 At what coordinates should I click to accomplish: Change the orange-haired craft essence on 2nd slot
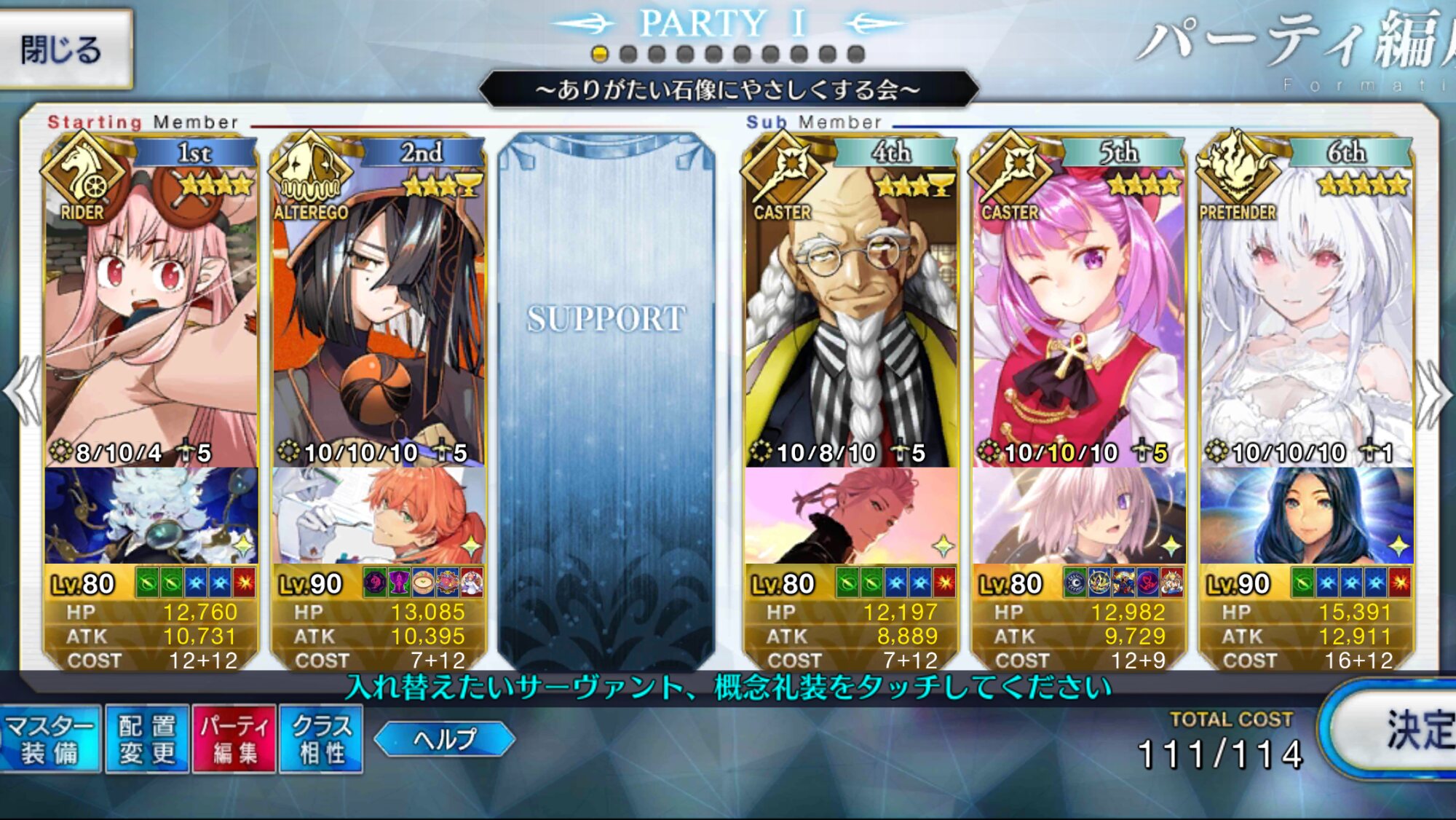pos(379,516)
